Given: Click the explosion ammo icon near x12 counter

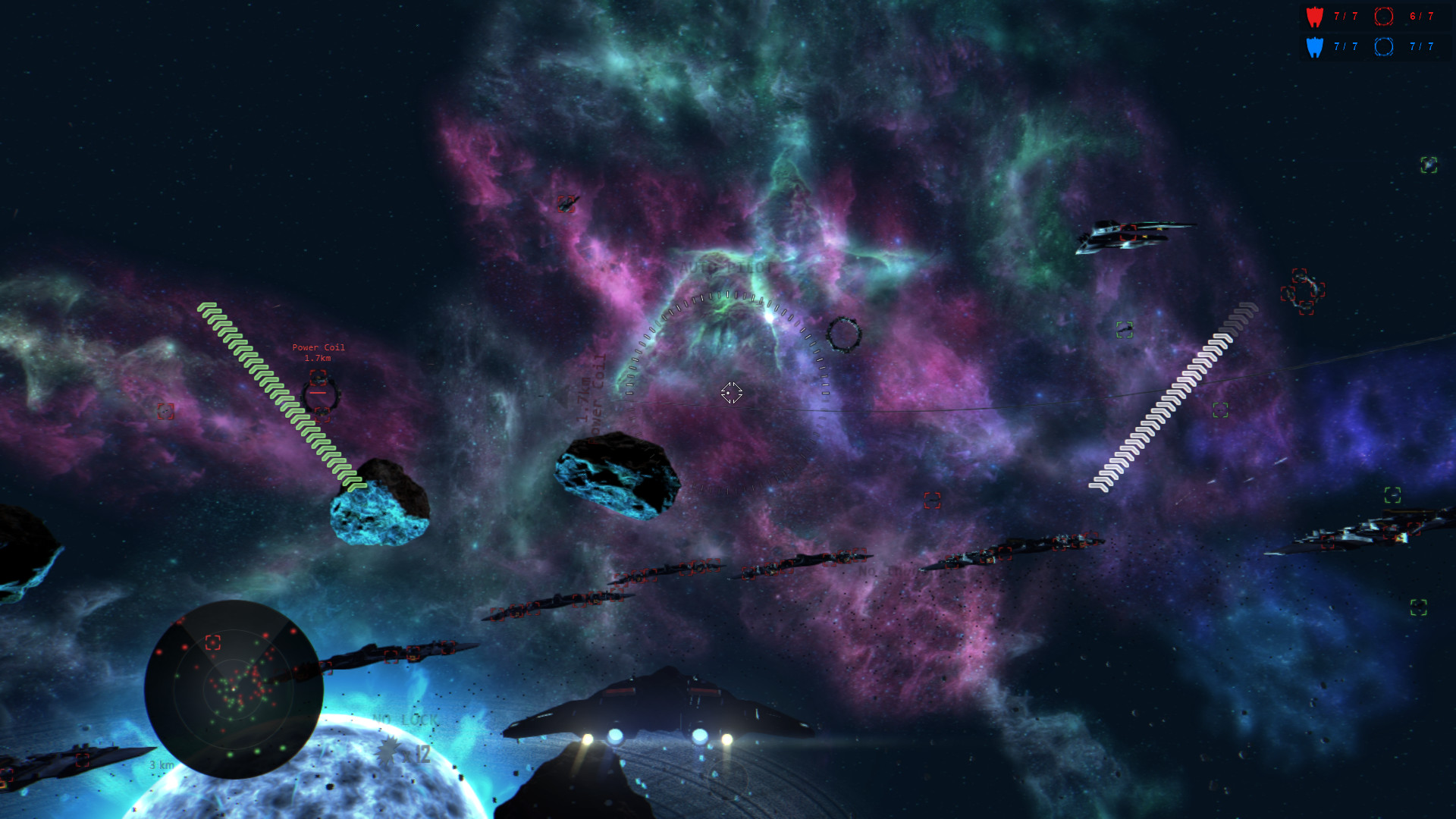Looking at the screenshot, I should (x=388, y=750).
